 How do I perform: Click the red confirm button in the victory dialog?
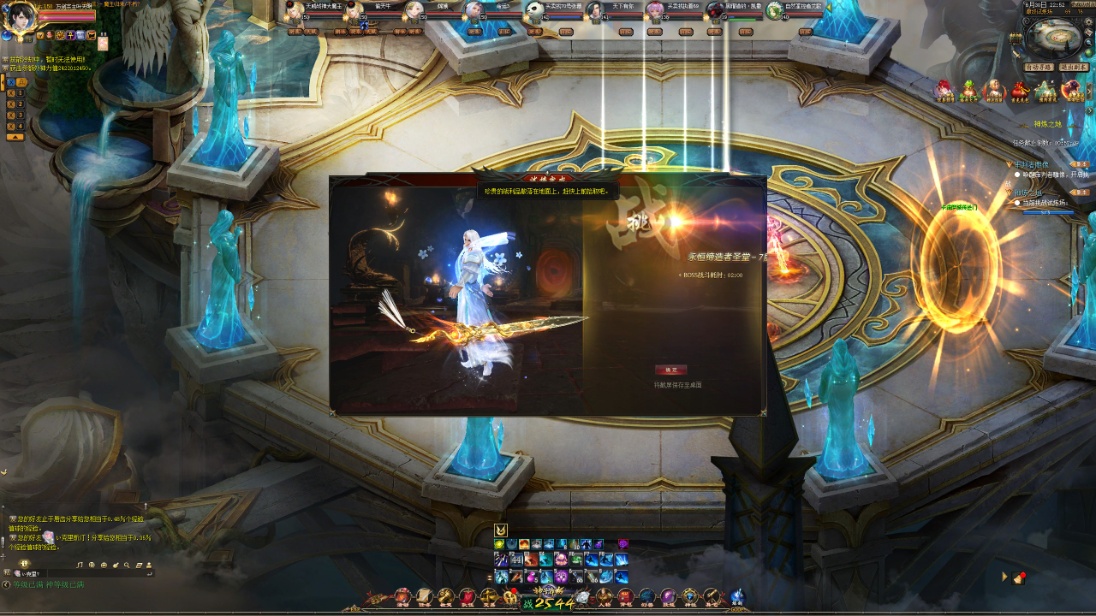[x=670, y=370]
